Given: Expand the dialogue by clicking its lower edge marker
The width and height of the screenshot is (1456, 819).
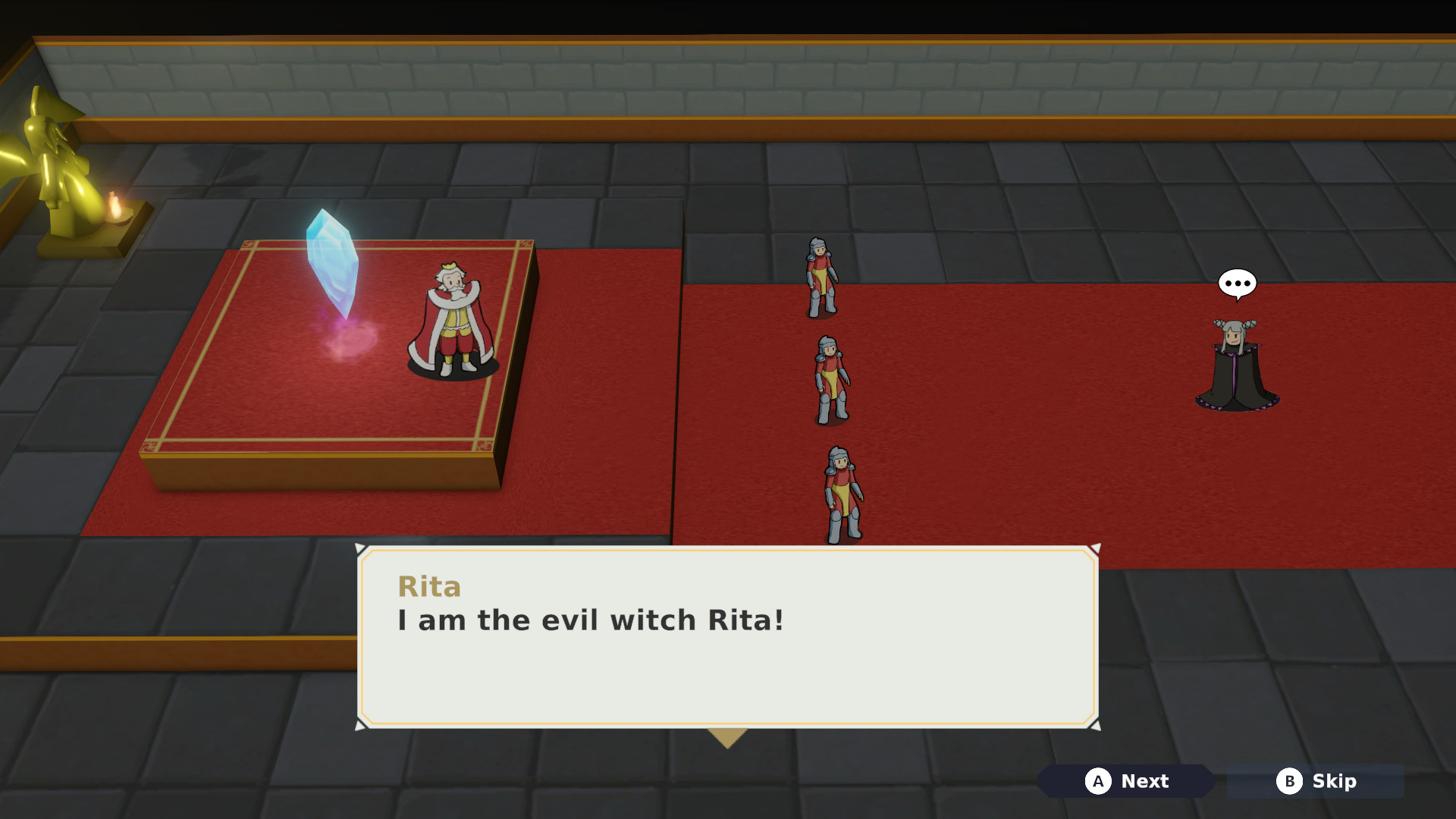Looking at the screenshot, I should pos(728,734).
